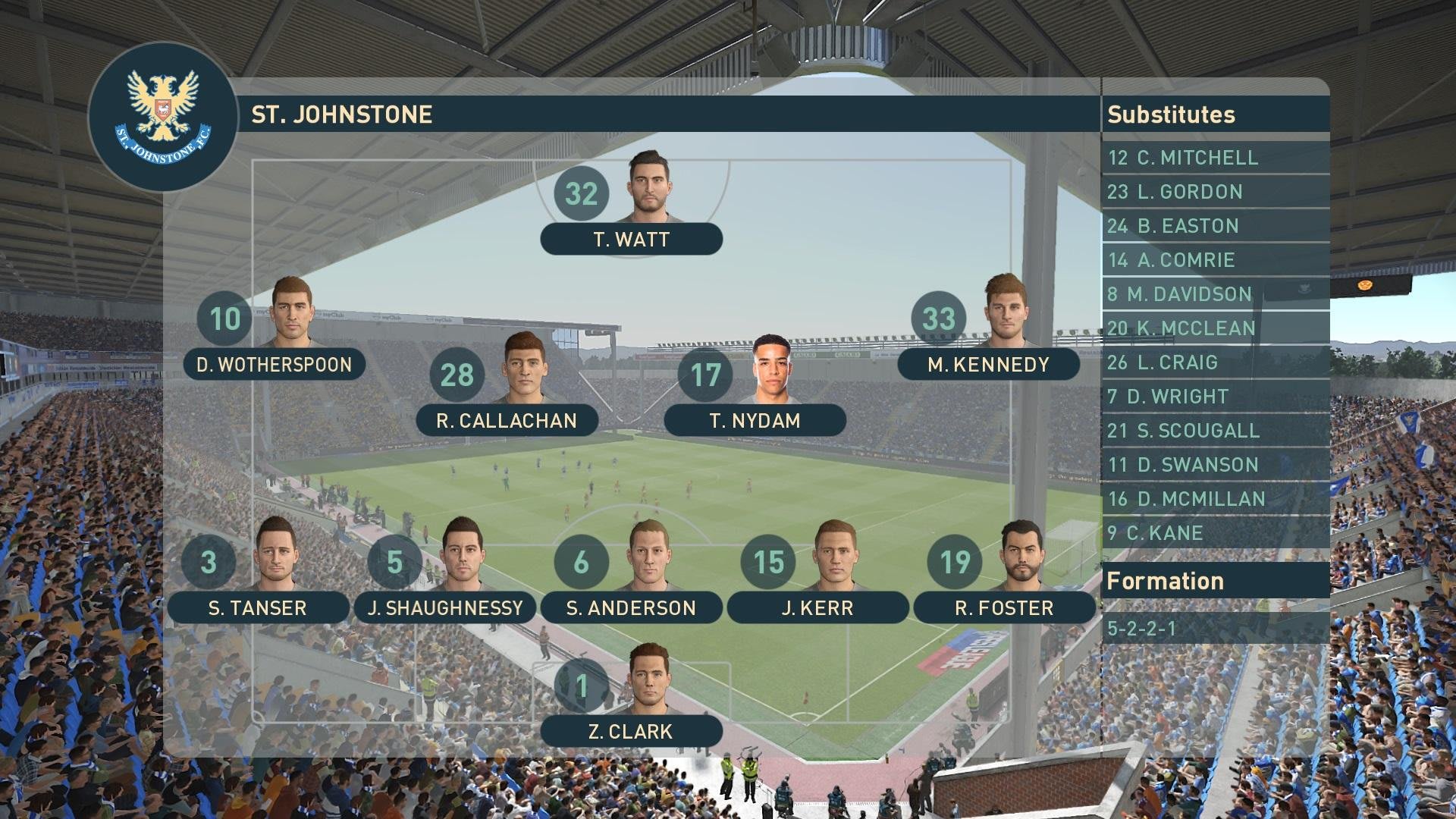Select T. Nydam's player card
This screenshot has width=1456, height=819.
tap(755, 421)
